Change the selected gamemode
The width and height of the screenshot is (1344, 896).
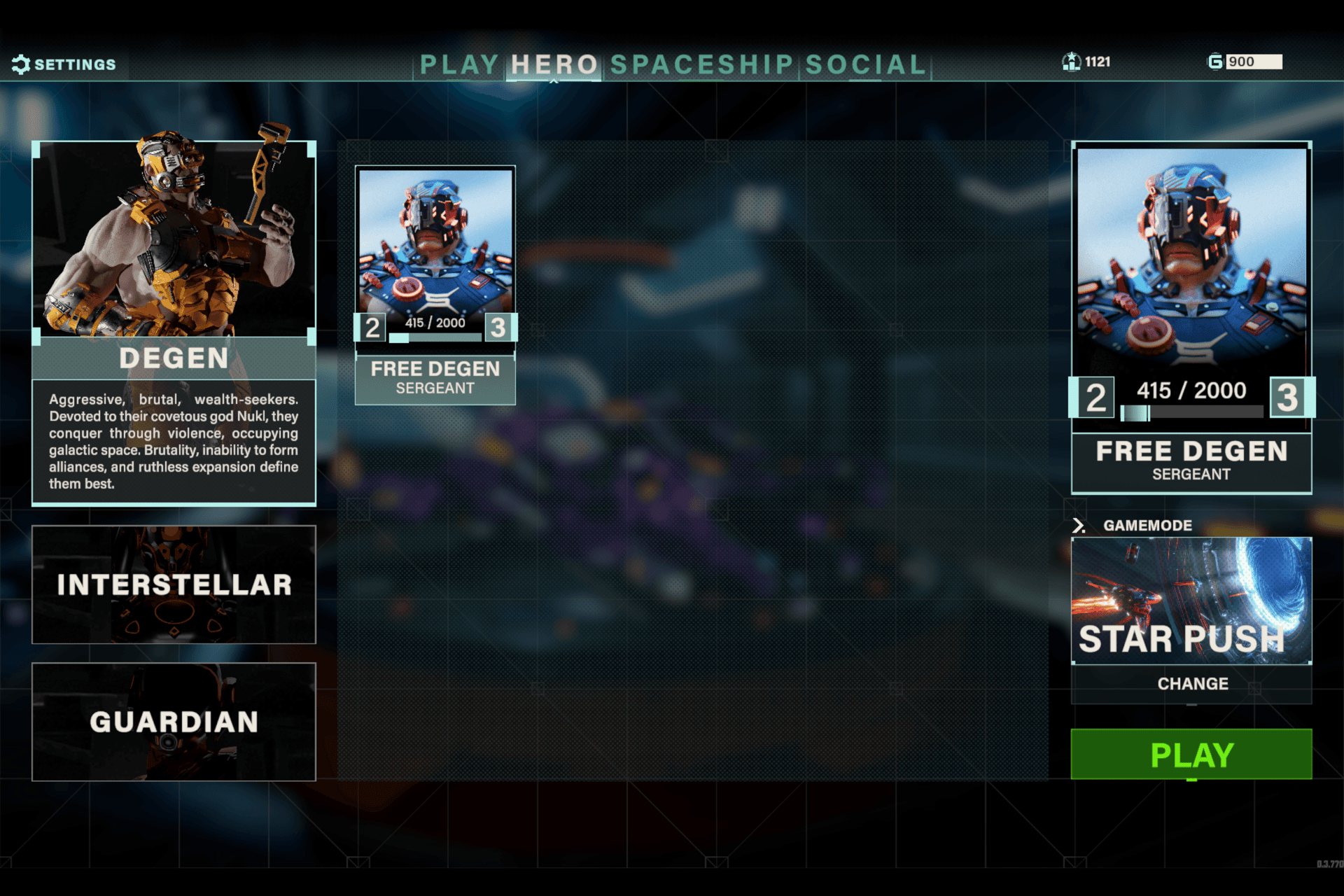pos(1192,684)
